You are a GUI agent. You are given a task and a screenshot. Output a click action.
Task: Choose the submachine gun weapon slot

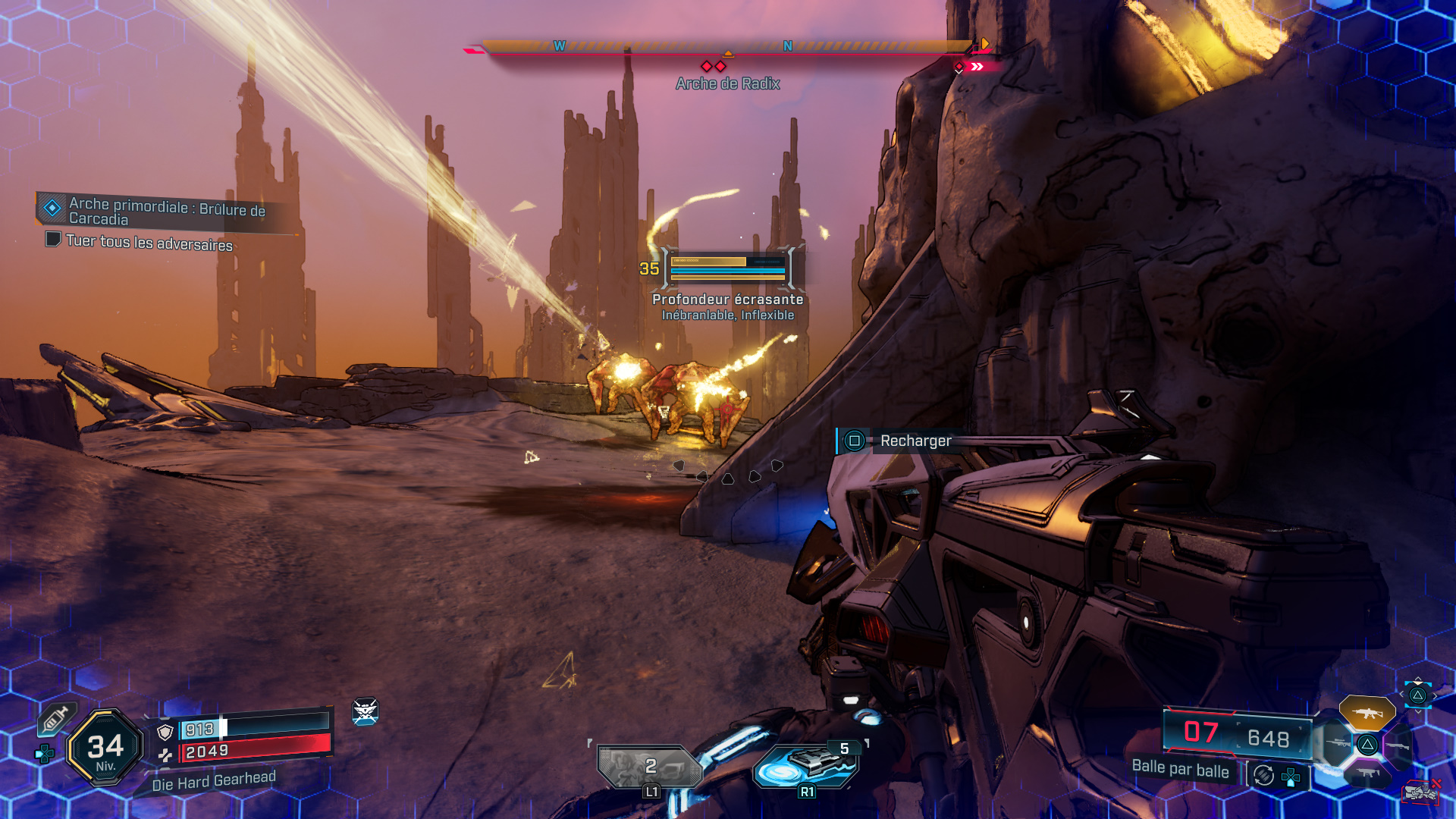(1367, 773)
